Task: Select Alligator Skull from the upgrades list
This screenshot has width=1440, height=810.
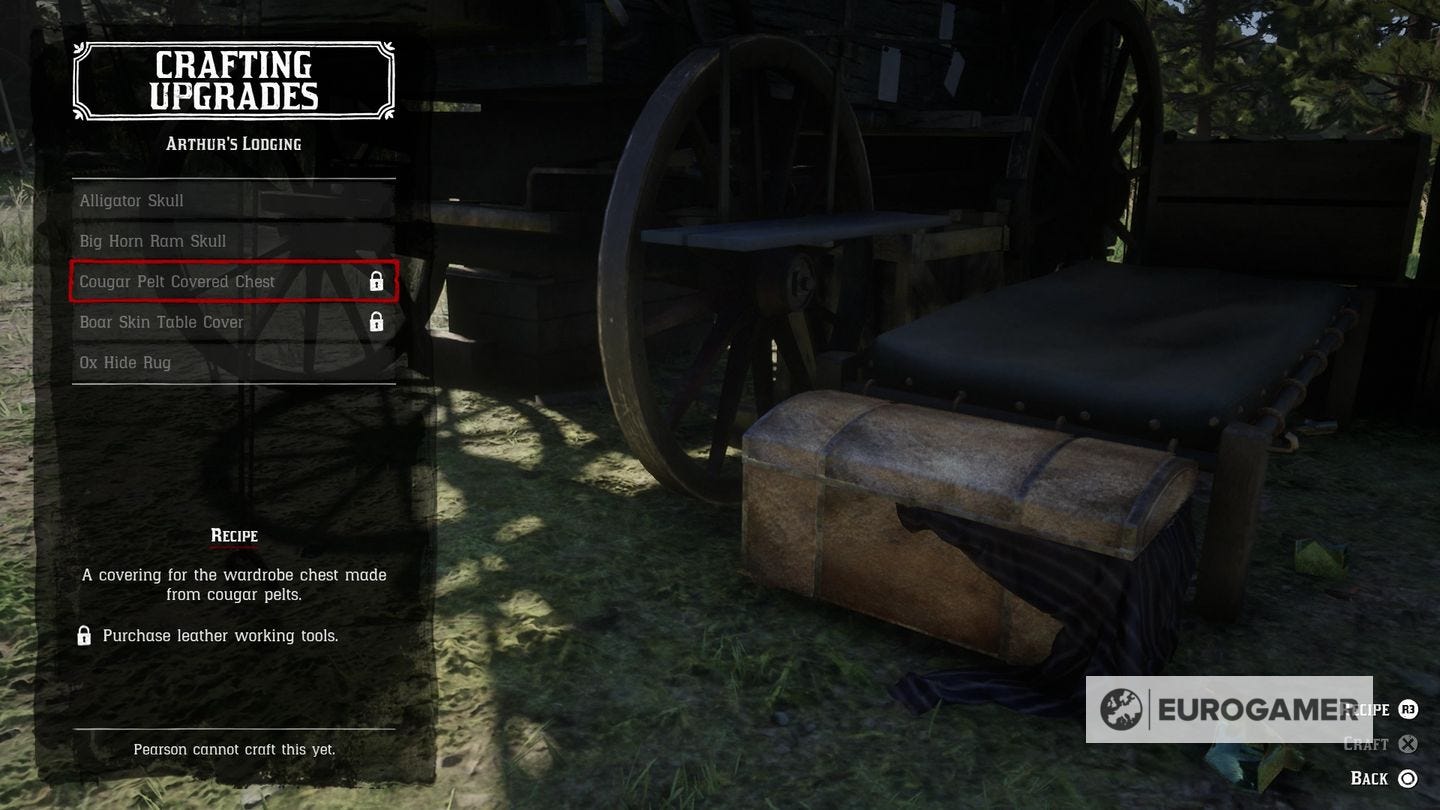Action: click(131, 200)
